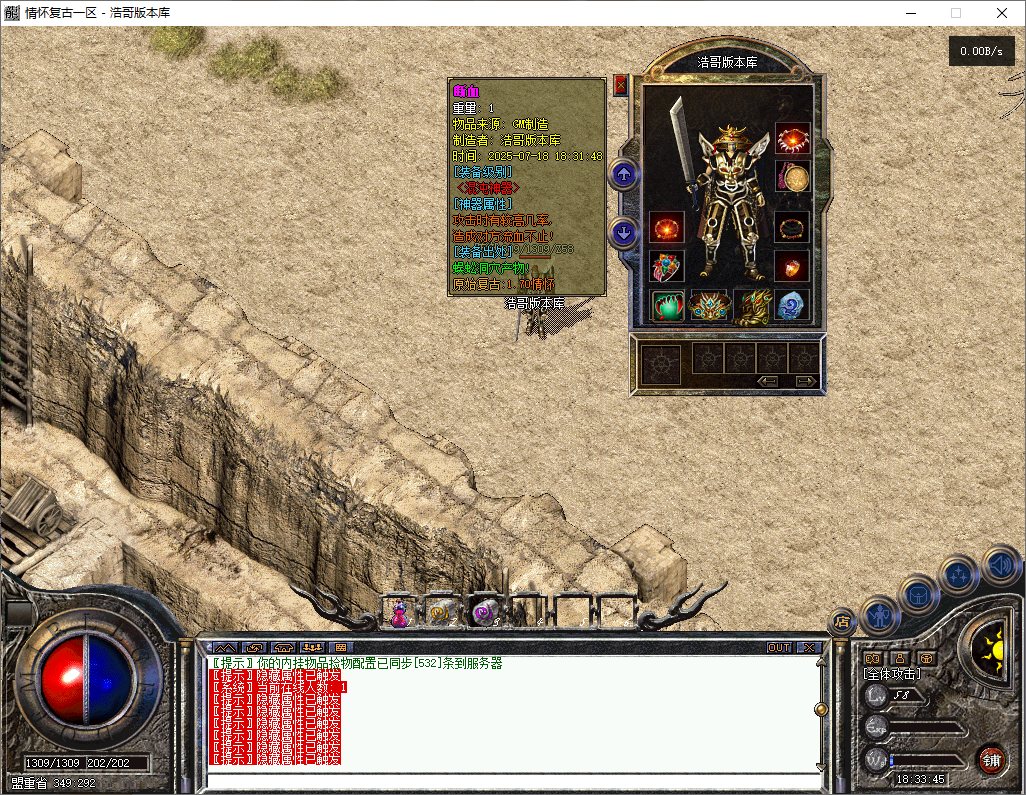
Task: Close the character equipment panel
Action: (620, 85)
